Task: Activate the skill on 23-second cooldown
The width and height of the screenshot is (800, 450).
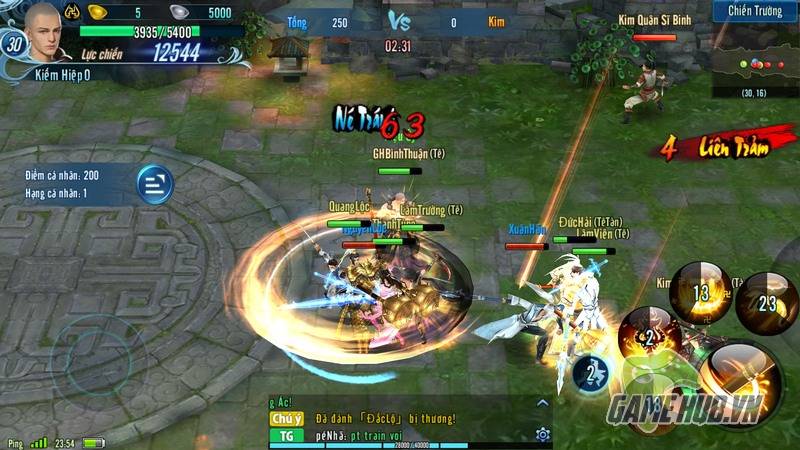Action: 767,301
